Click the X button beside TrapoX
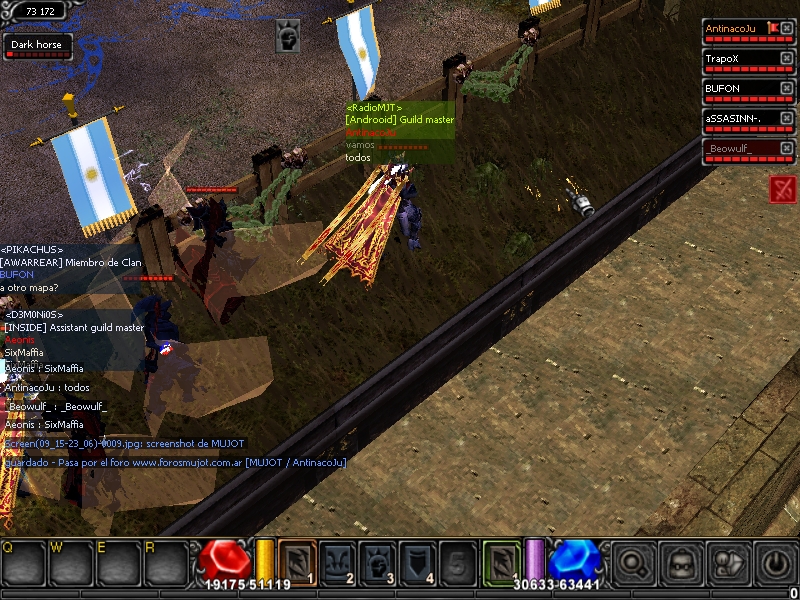The width and height of the screenshot is (800, 600). click(x=787, y=59)
